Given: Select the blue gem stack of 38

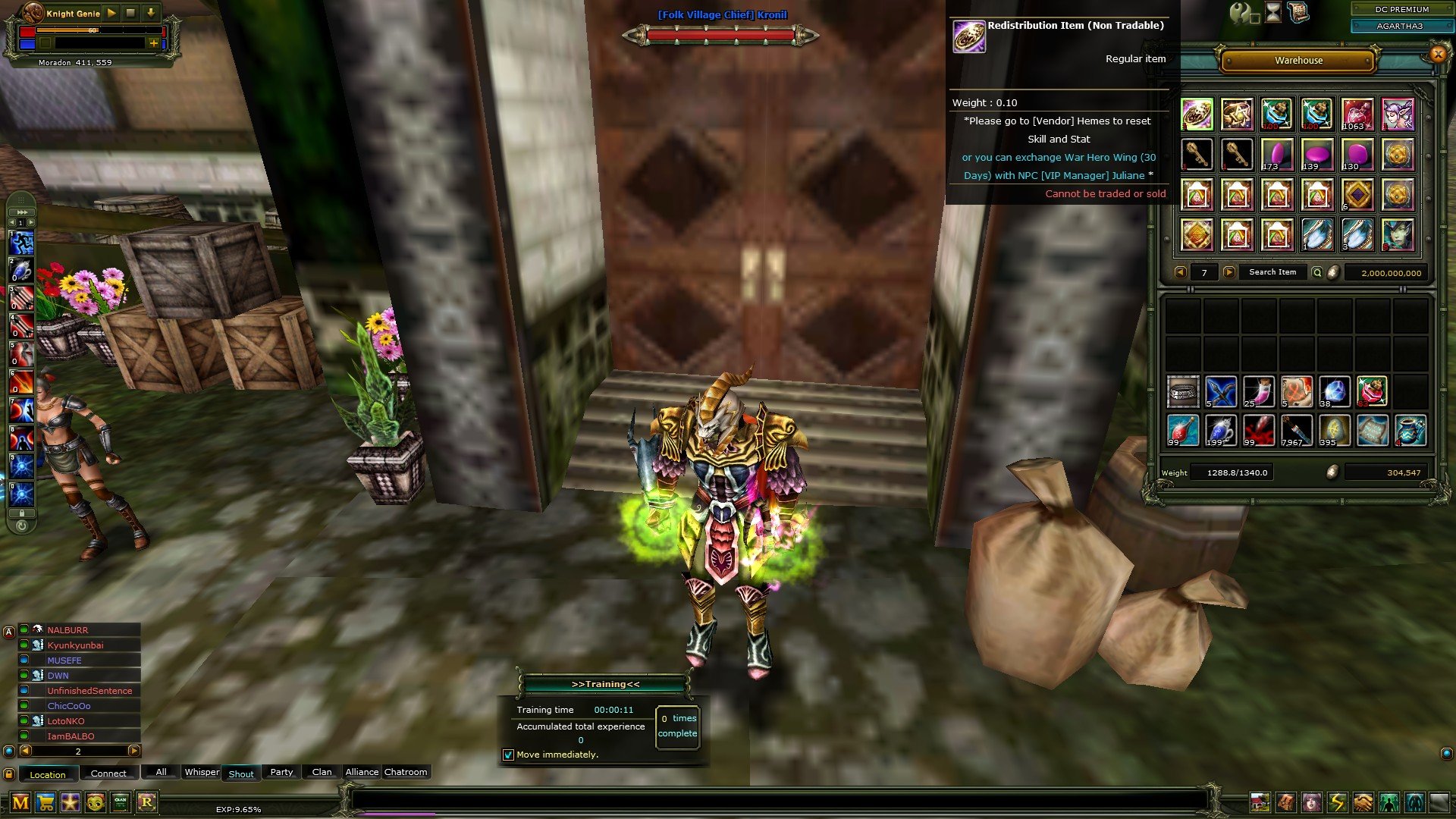Looking at the screenshot, I should pos(1334,391).
